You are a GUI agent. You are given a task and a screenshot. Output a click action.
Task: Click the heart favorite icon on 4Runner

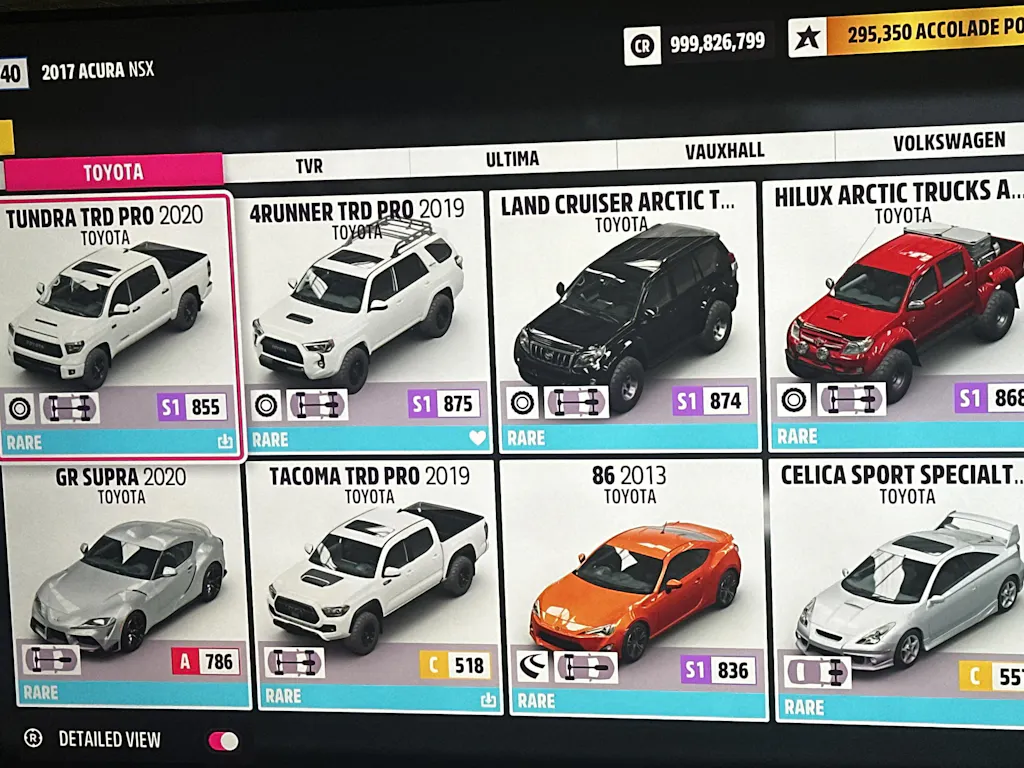[477, 438]
